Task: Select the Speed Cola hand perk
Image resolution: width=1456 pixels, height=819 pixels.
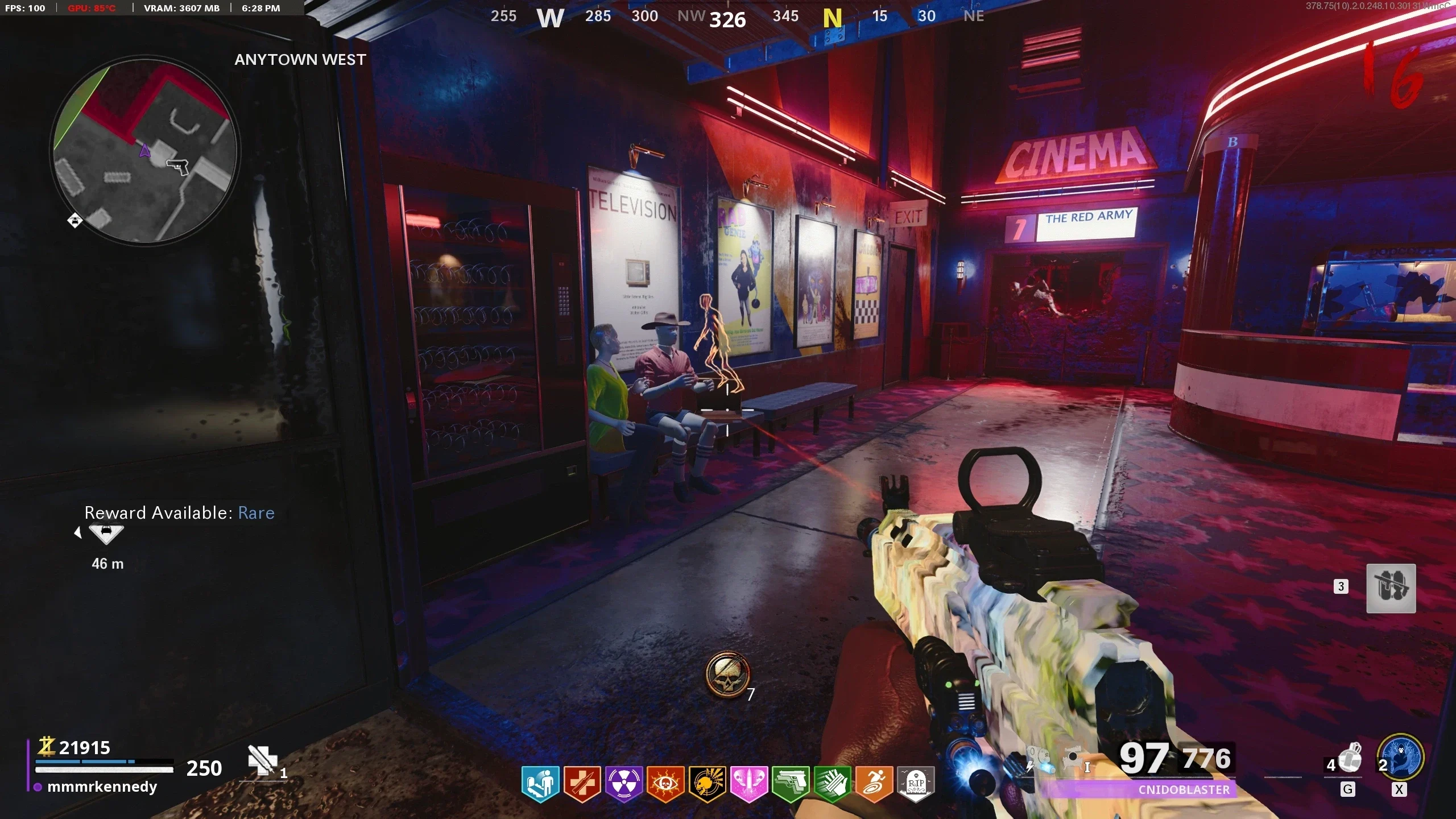Action: tap(832, 784)
